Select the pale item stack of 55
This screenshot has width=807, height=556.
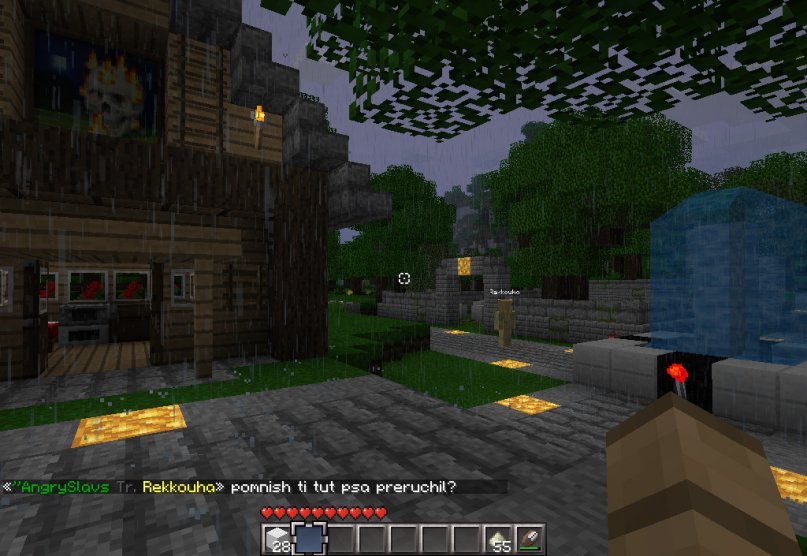pyautogui.click(x=502, y=538)
